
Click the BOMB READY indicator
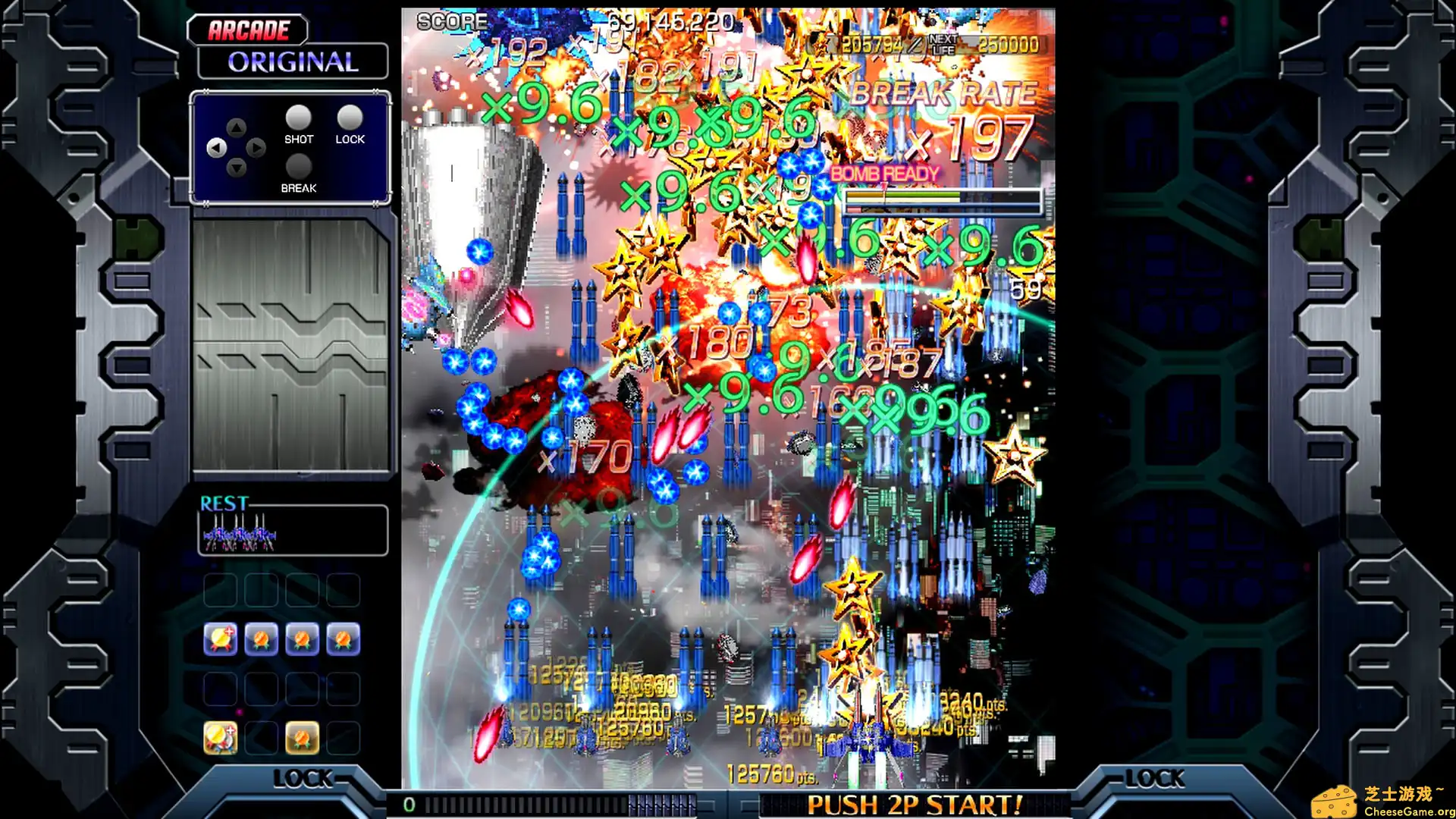tap(884, 173)
